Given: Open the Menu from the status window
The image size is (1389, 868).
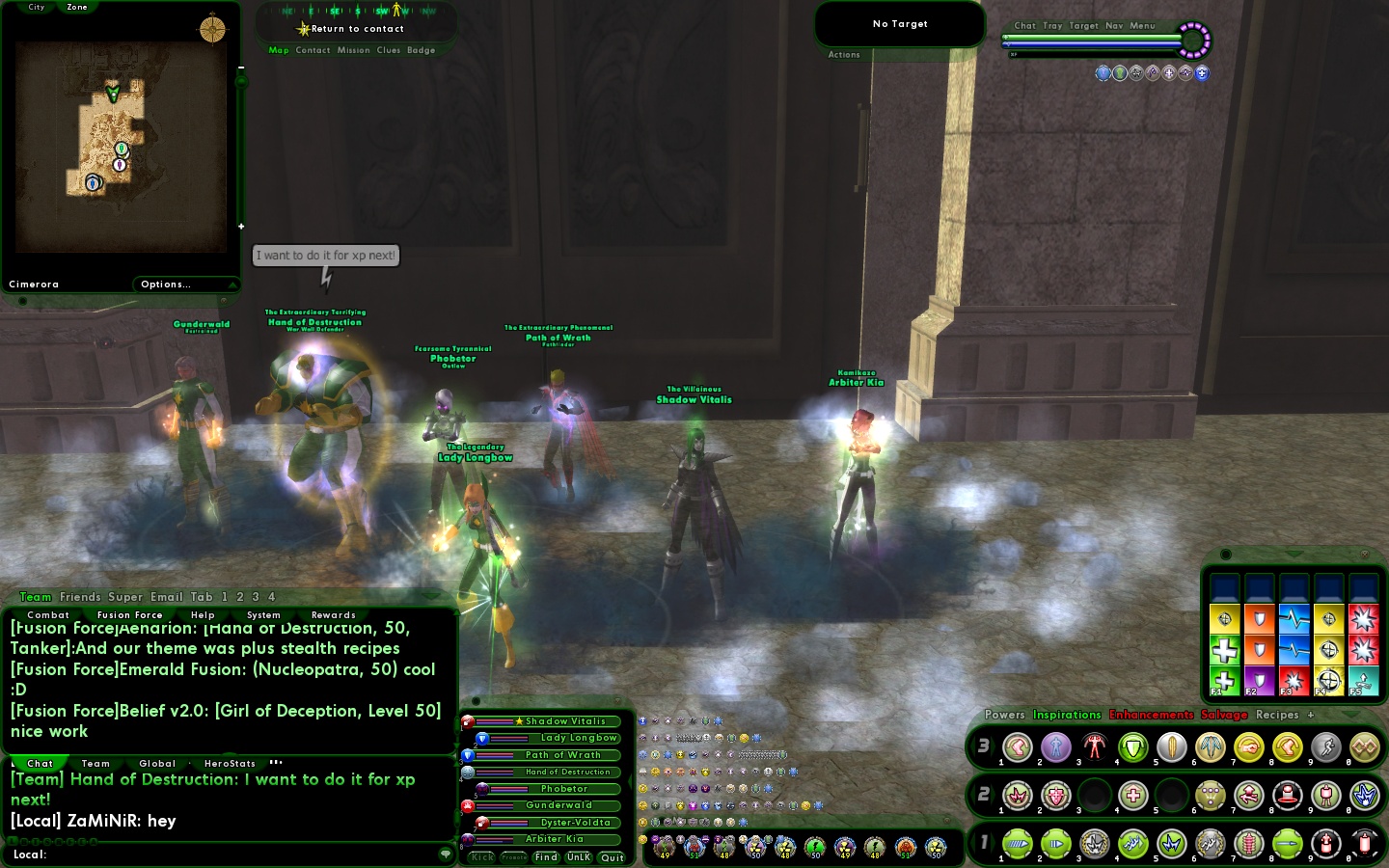Looking at the screenshot, I should (1142, 26).
